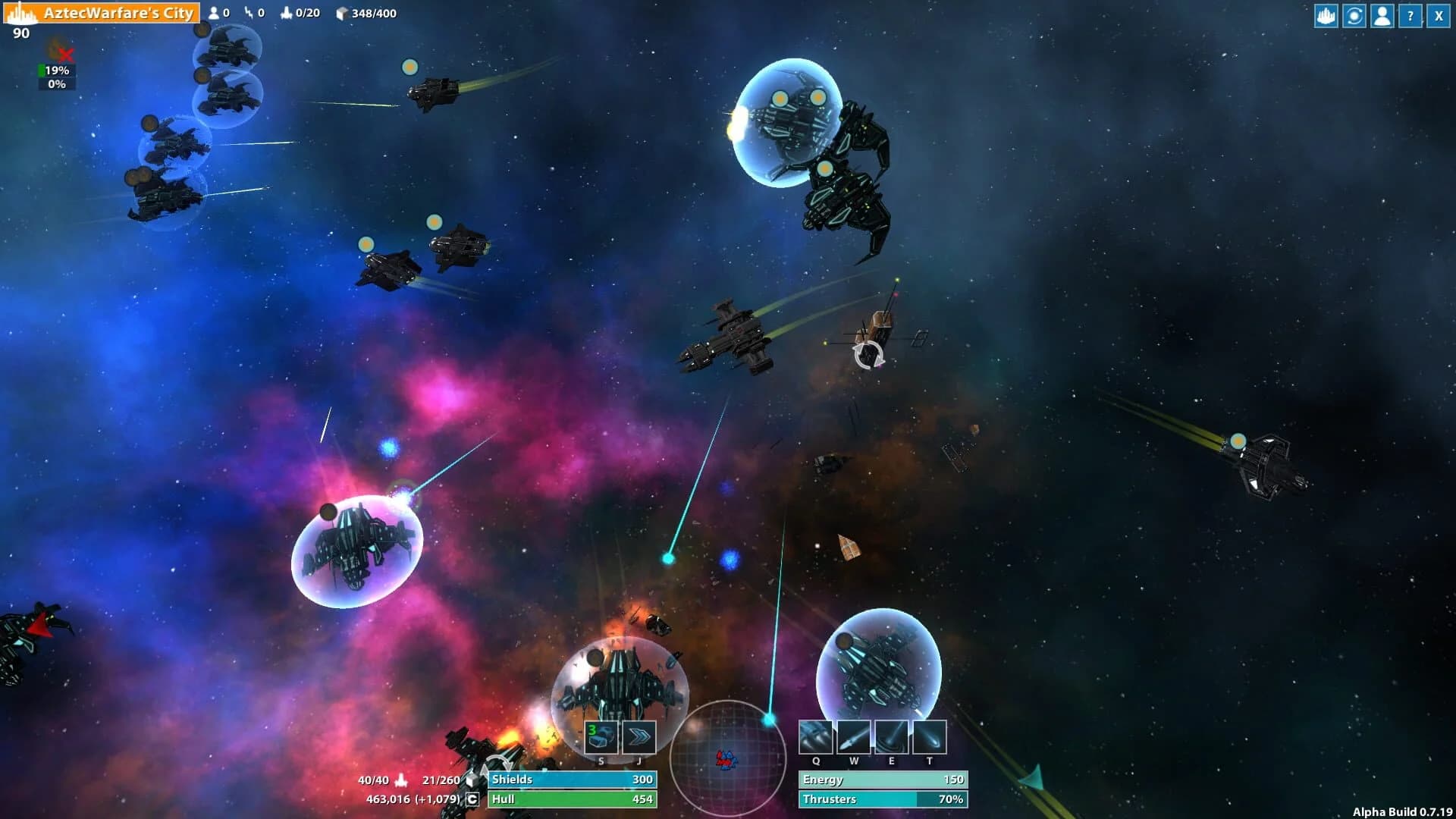Inspect the 348/400 resource cube counter
This screenshot has height=819, width=1456.
coord(356,12)
